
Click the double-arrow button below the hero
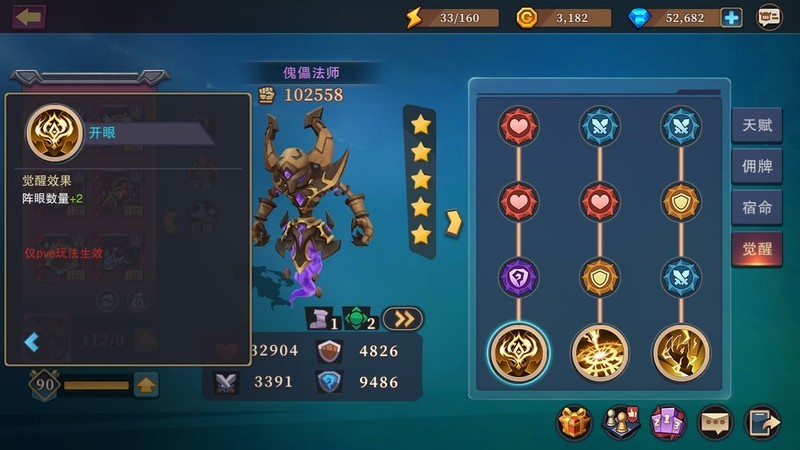(402, 319)
